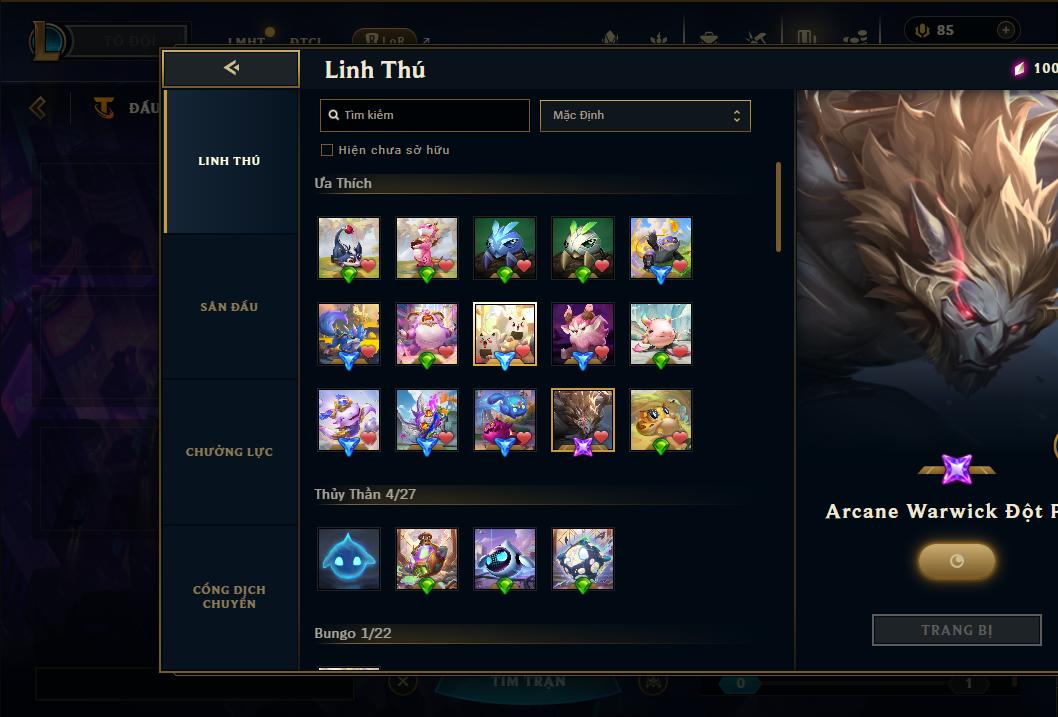
Task: Choose the disco-ball sprite in Thủy Thần
Action: coord(583,559)
